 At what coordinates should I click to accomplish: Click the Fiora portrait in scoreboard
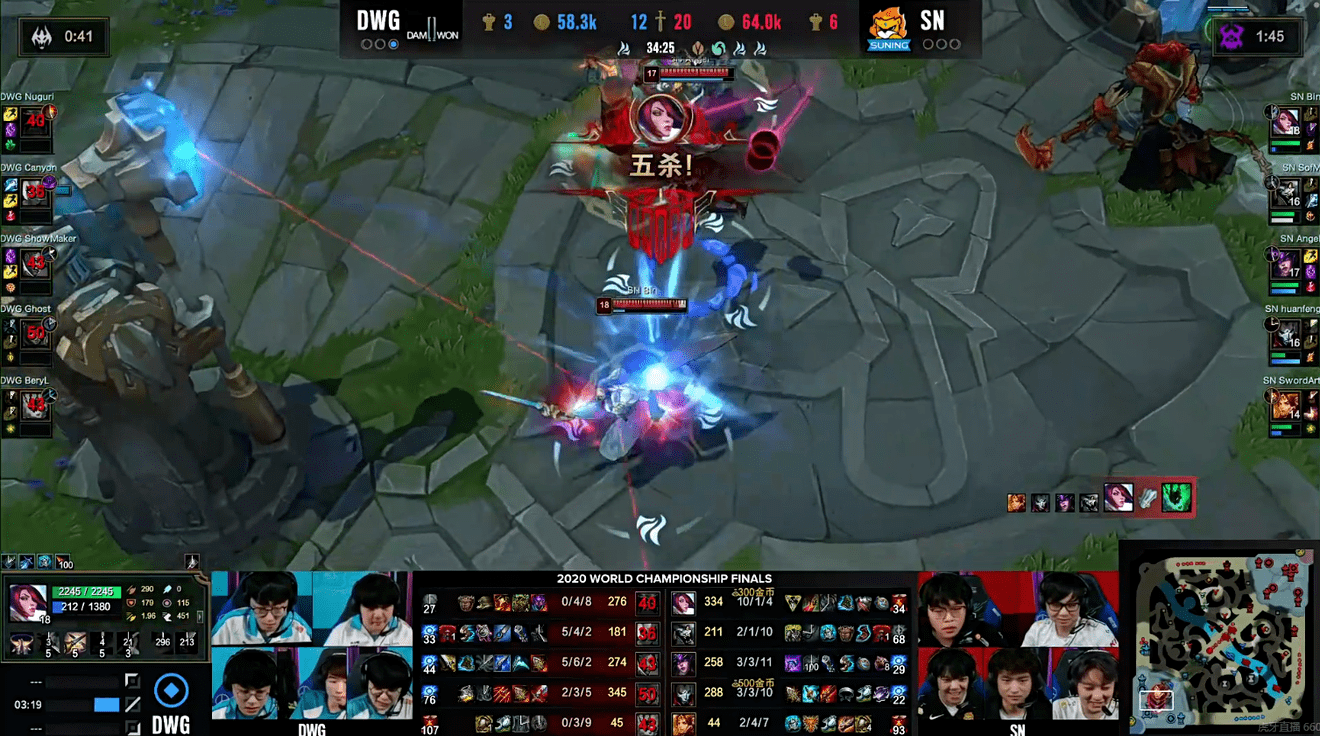pos(683,602)
